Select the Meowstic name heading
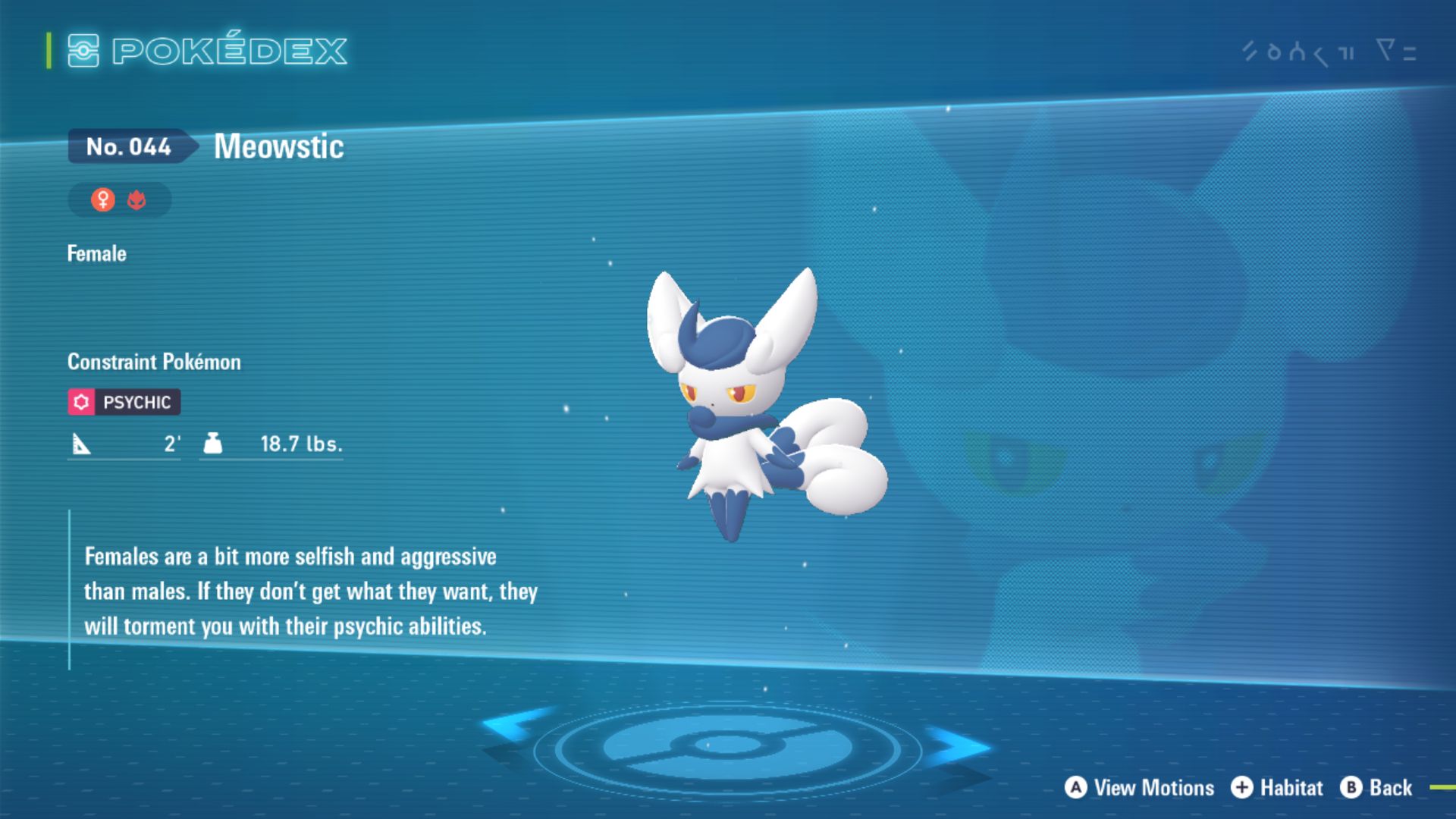Image resolution: width=1456 pixels, height=819 pixels. click(x=278, y=146)
